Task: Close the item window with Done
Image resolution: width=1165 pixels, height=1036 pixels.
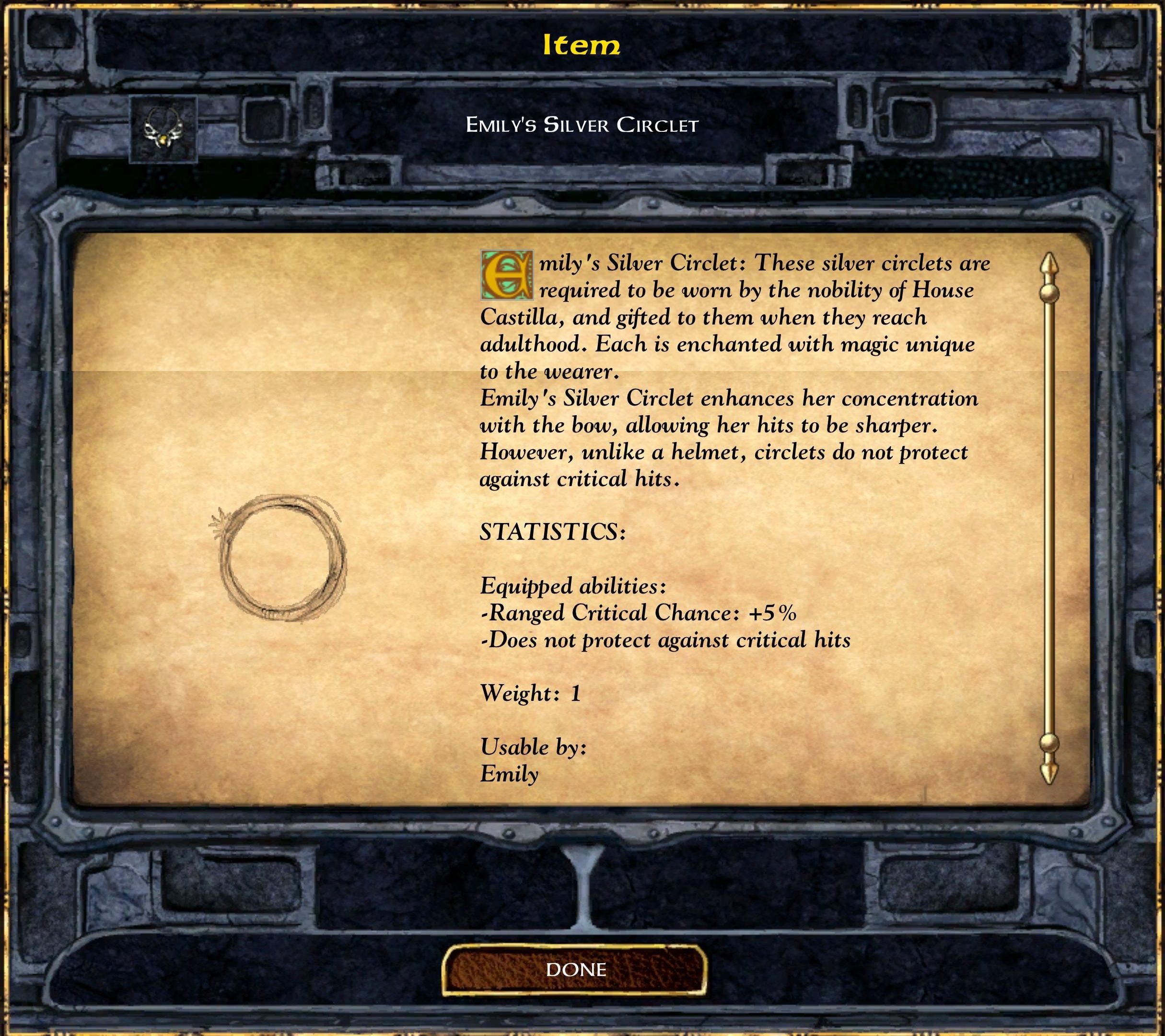Action: coord(574,970)
